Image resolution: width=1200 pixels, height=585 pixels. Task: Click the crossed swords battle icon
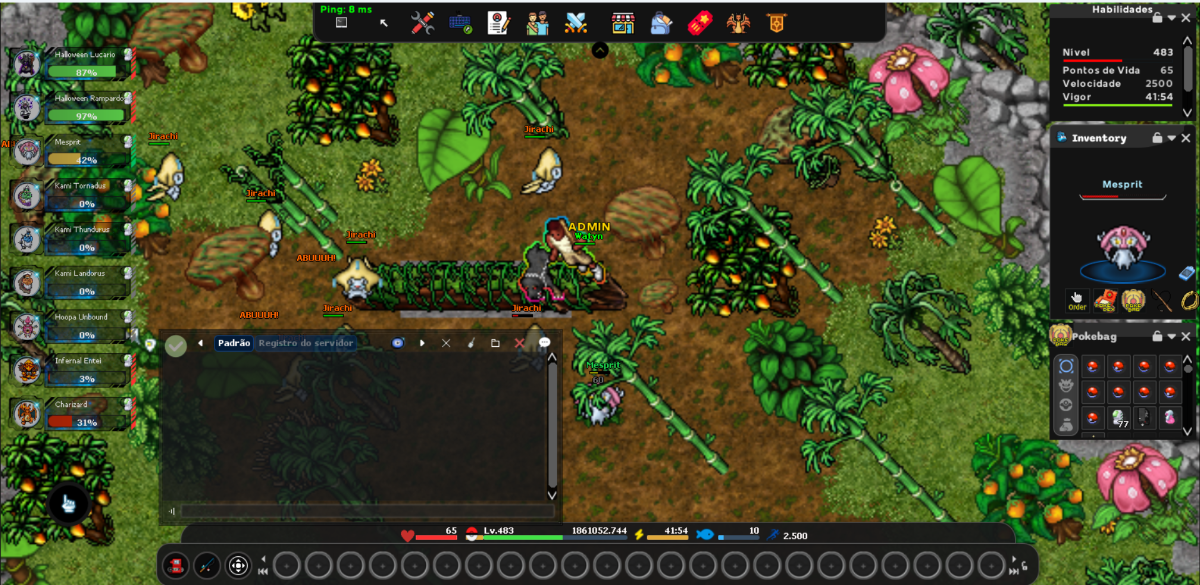[575, 23]
